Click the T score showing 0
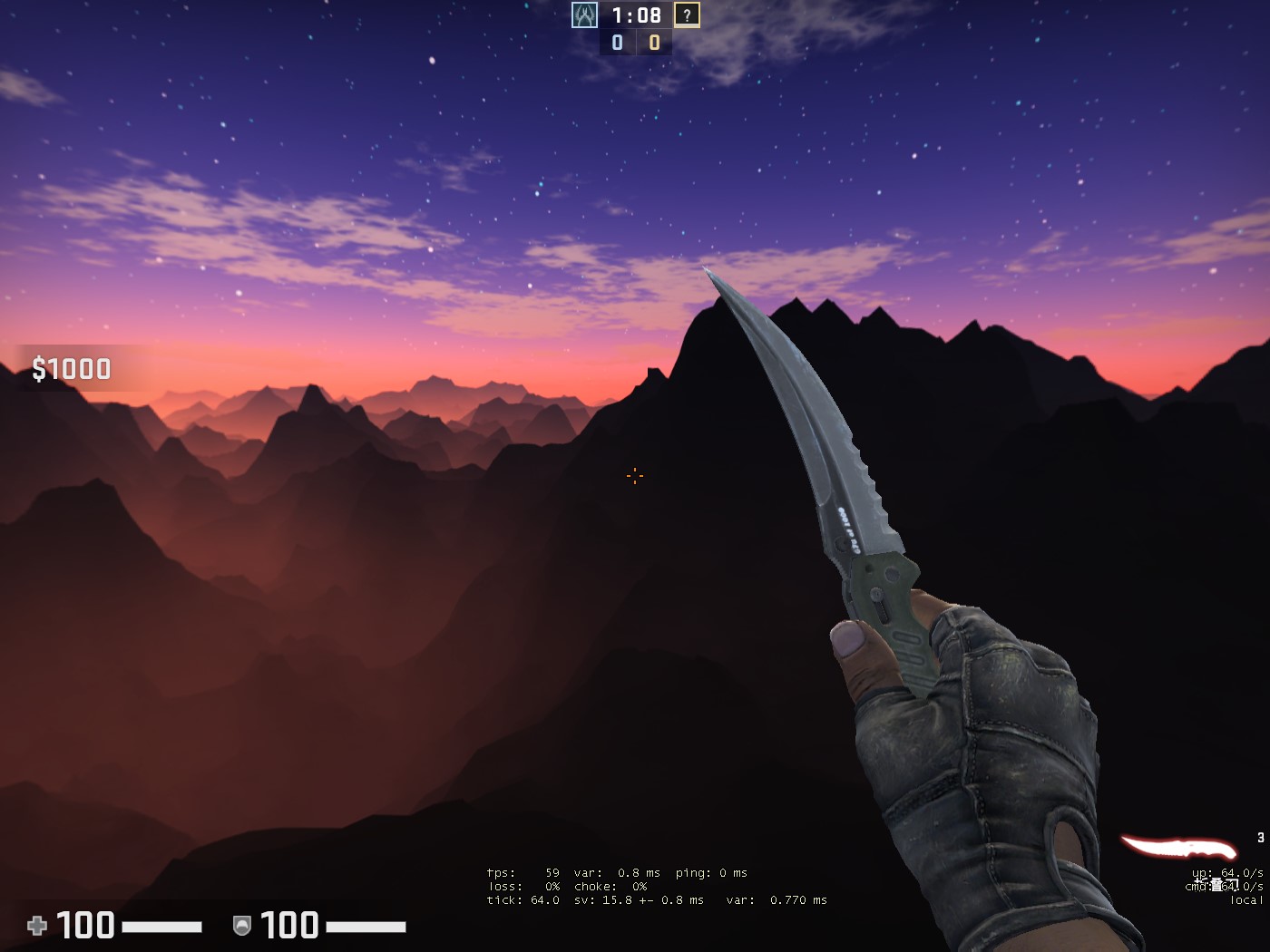Image resolution: width=1270 pixels, height=952 pixels. click(652, 41)
